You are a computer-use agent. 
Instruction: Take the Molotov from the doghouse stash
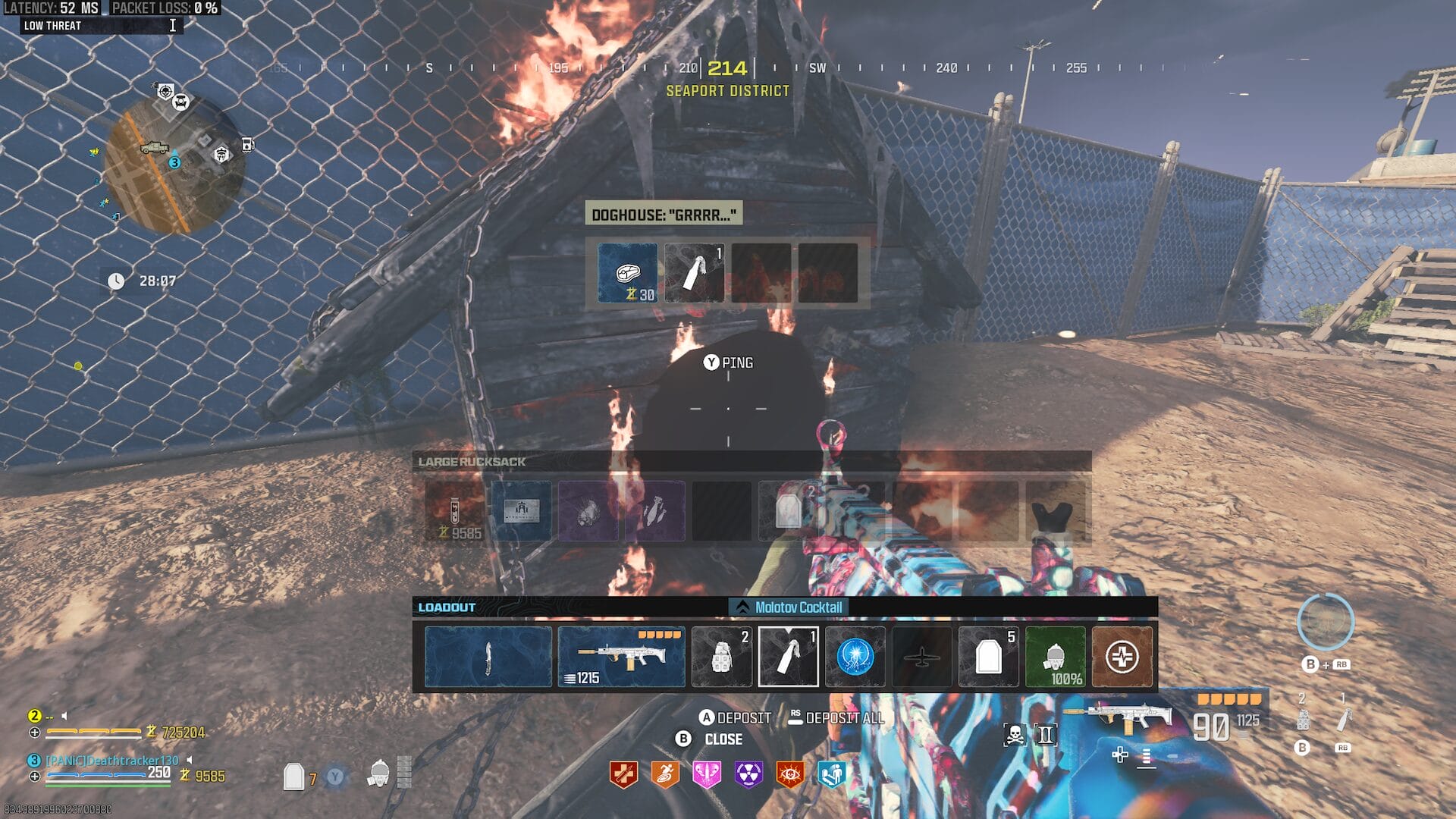click(x=694, y=273)
